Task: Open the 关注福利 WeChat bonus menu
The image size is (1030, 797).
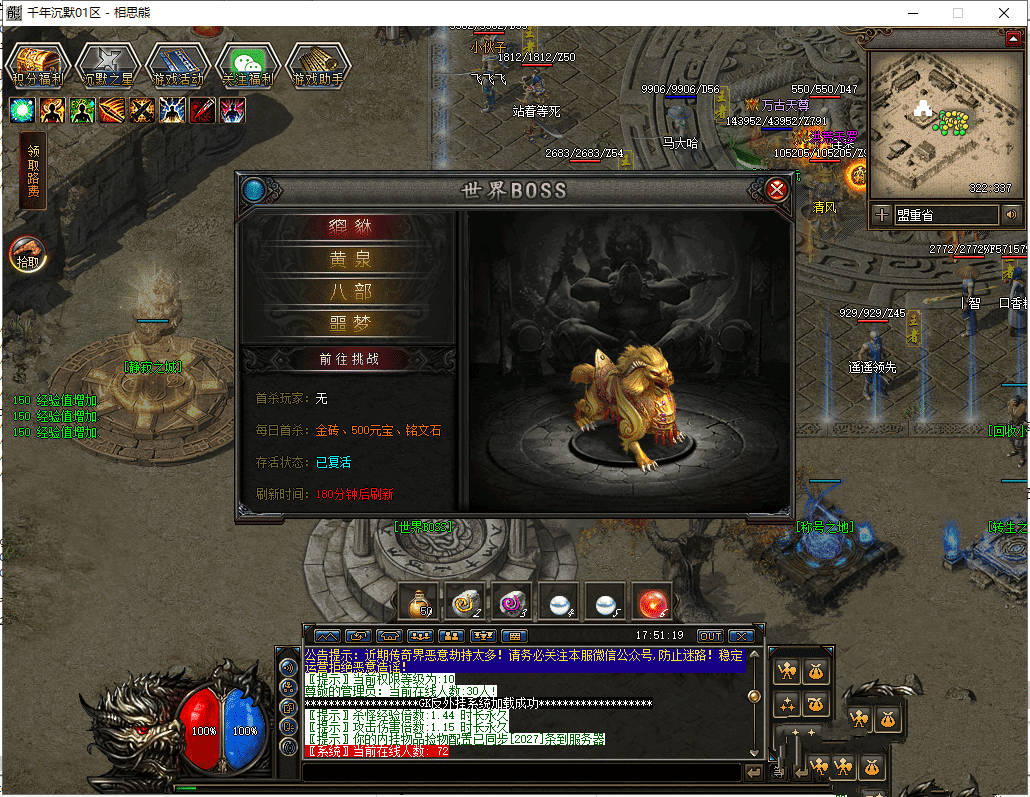Action: 247,65
